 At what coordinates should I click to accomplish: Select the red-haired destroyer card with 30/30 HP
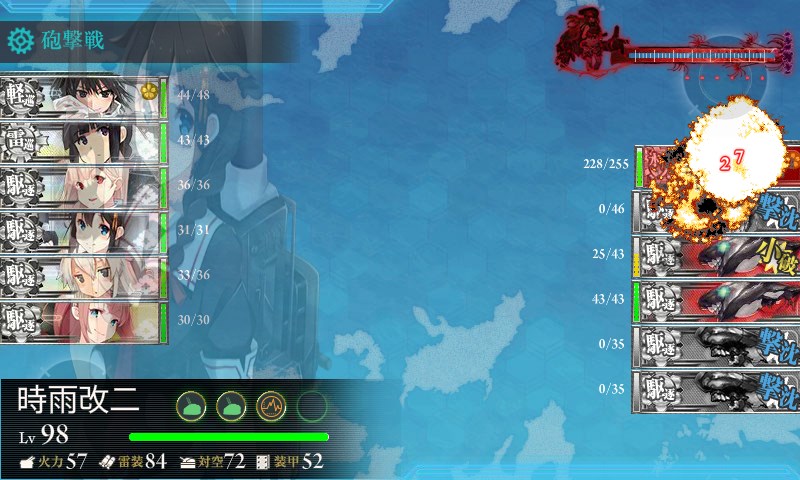click(83, 322)
